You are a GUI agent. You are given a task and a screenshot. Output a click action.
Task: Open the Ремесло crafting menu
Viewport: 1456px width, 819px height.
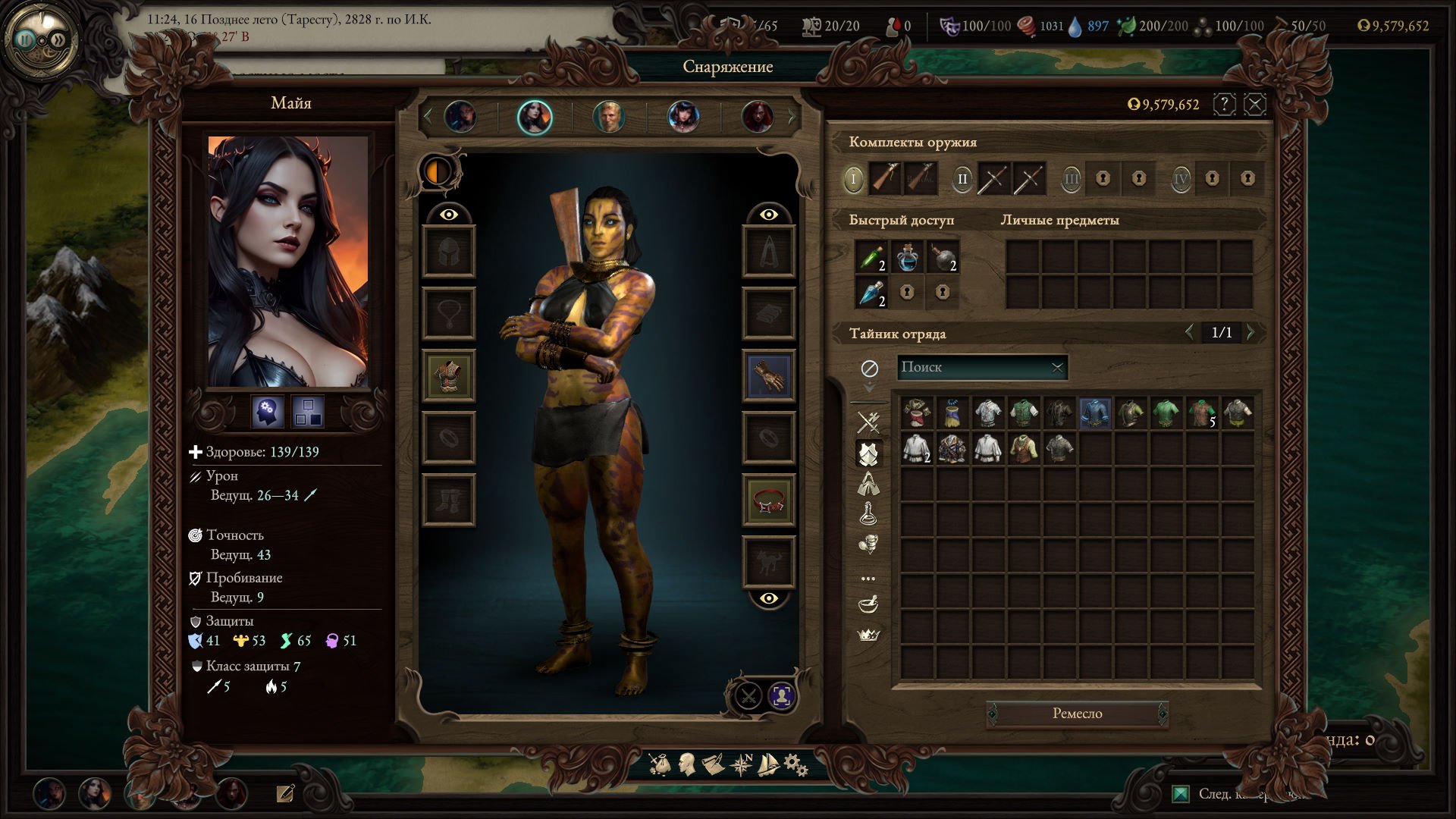pyautogui.click(x=1077, y=714)
